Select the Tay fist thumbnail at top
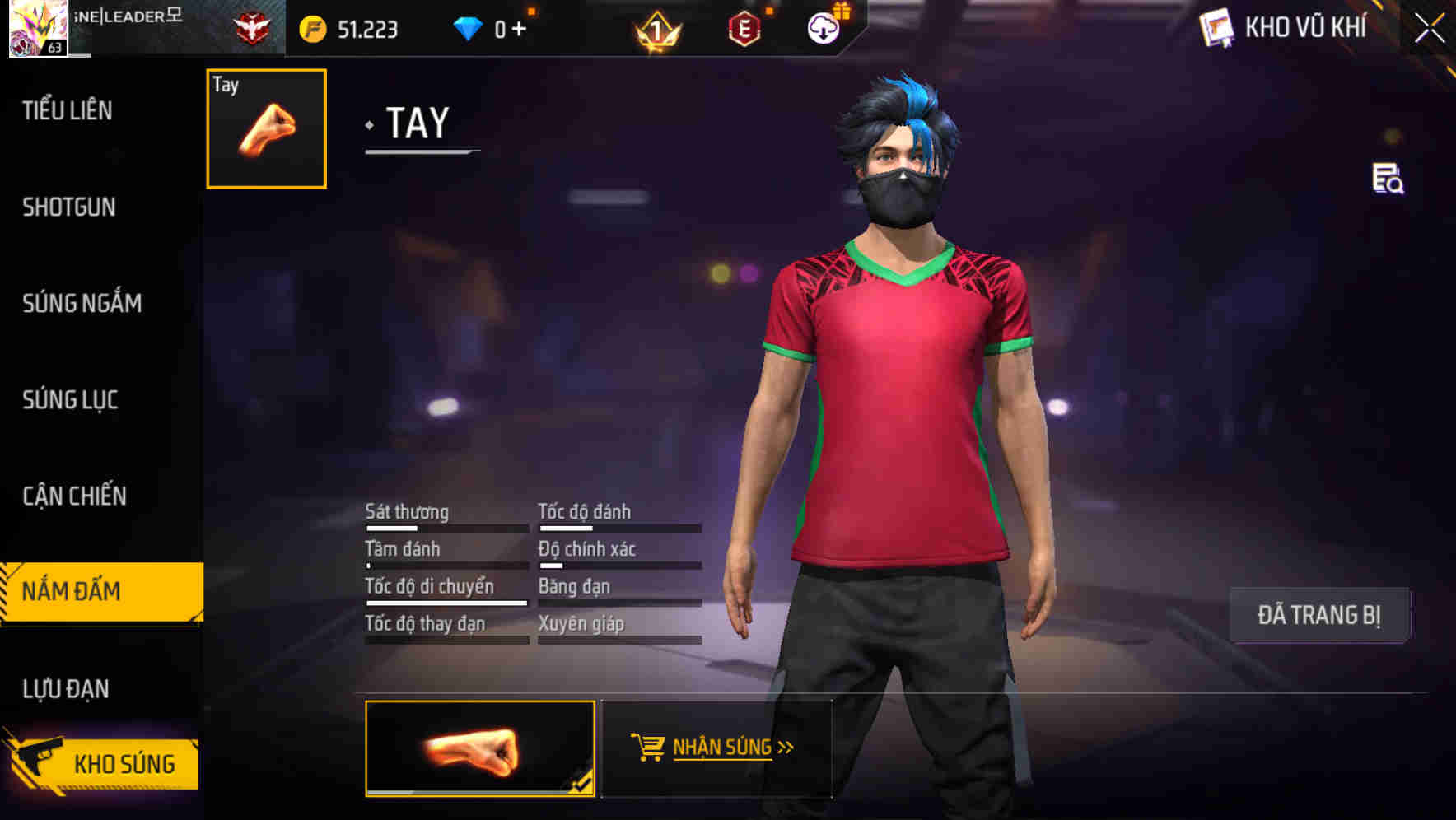1456x820 pixels. 265,129
